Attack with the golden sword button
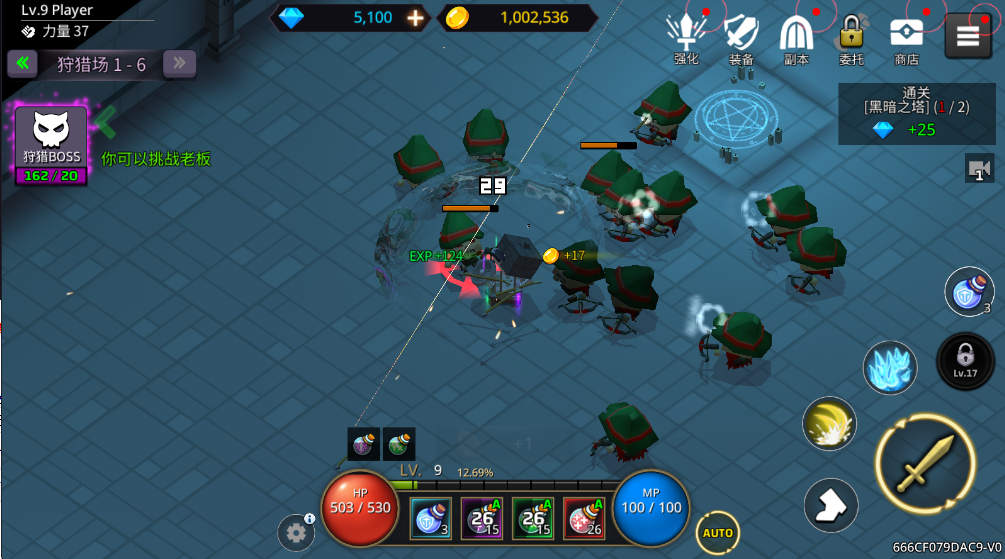 [925, 463]
